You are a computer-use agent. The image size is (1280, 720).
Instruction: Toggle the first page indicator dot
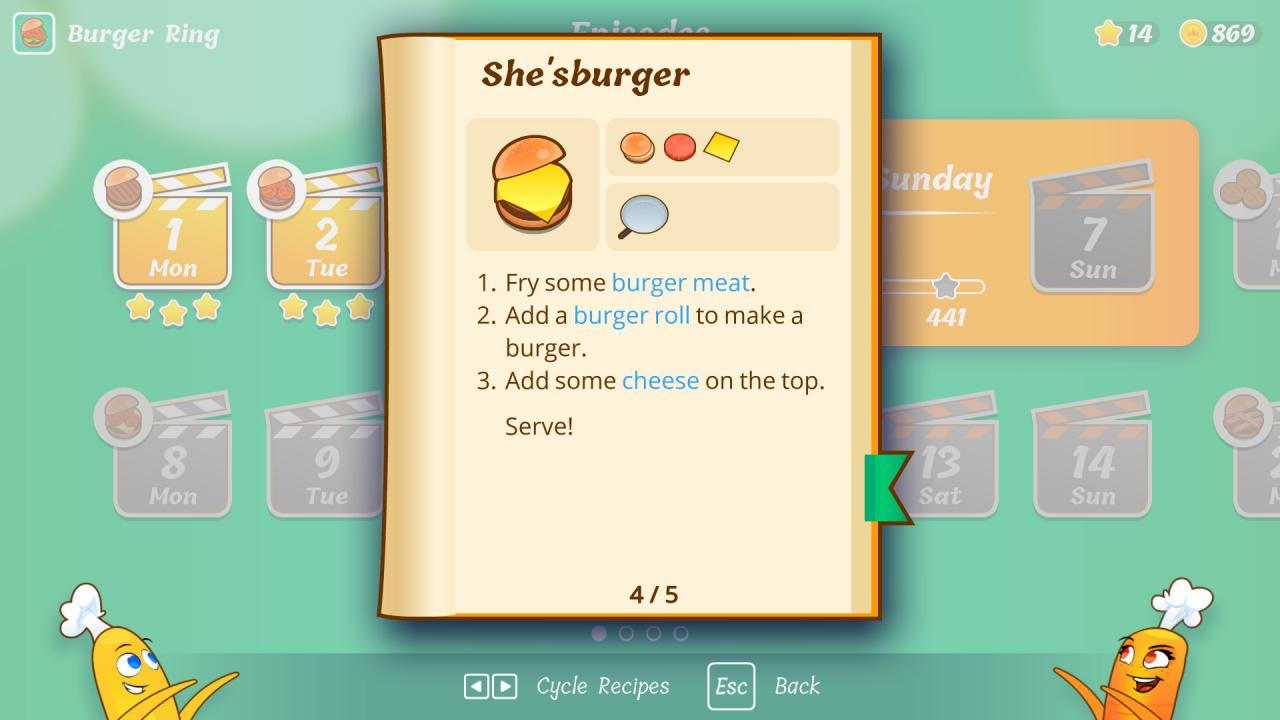point(600,633)
